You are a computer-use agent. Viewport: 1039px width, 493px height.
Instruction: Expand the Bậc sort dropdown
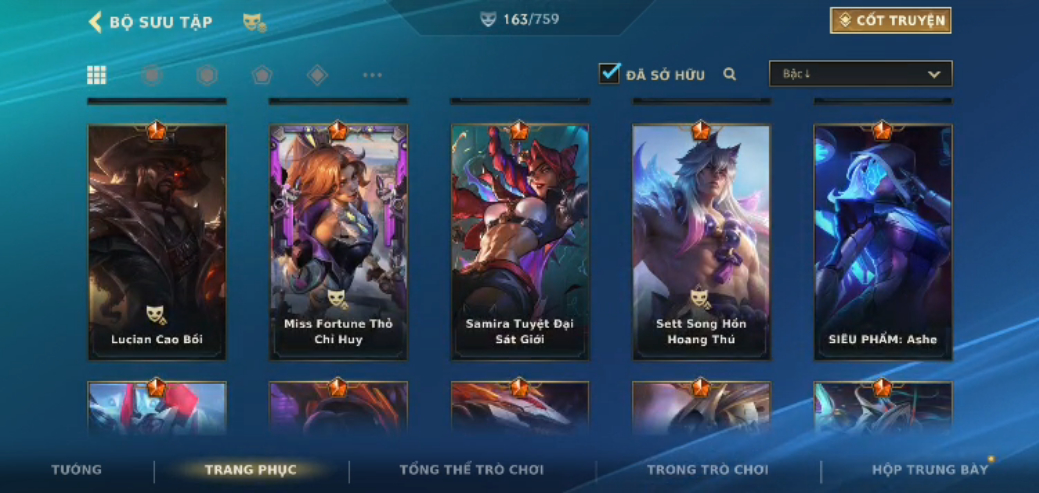coord(860,74)
